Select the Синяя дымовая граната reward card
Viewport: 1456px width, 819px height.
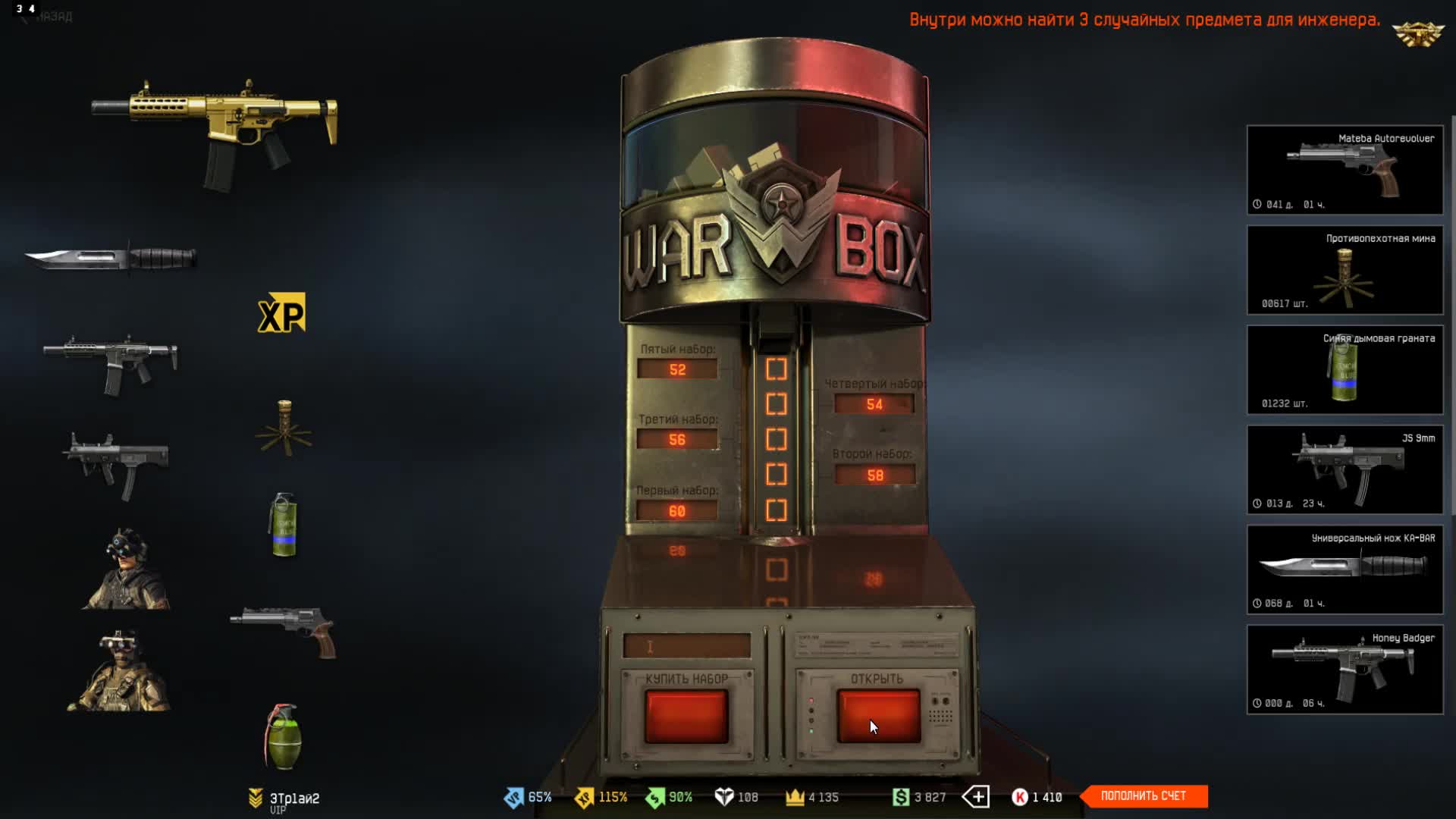pos(1345,369)
